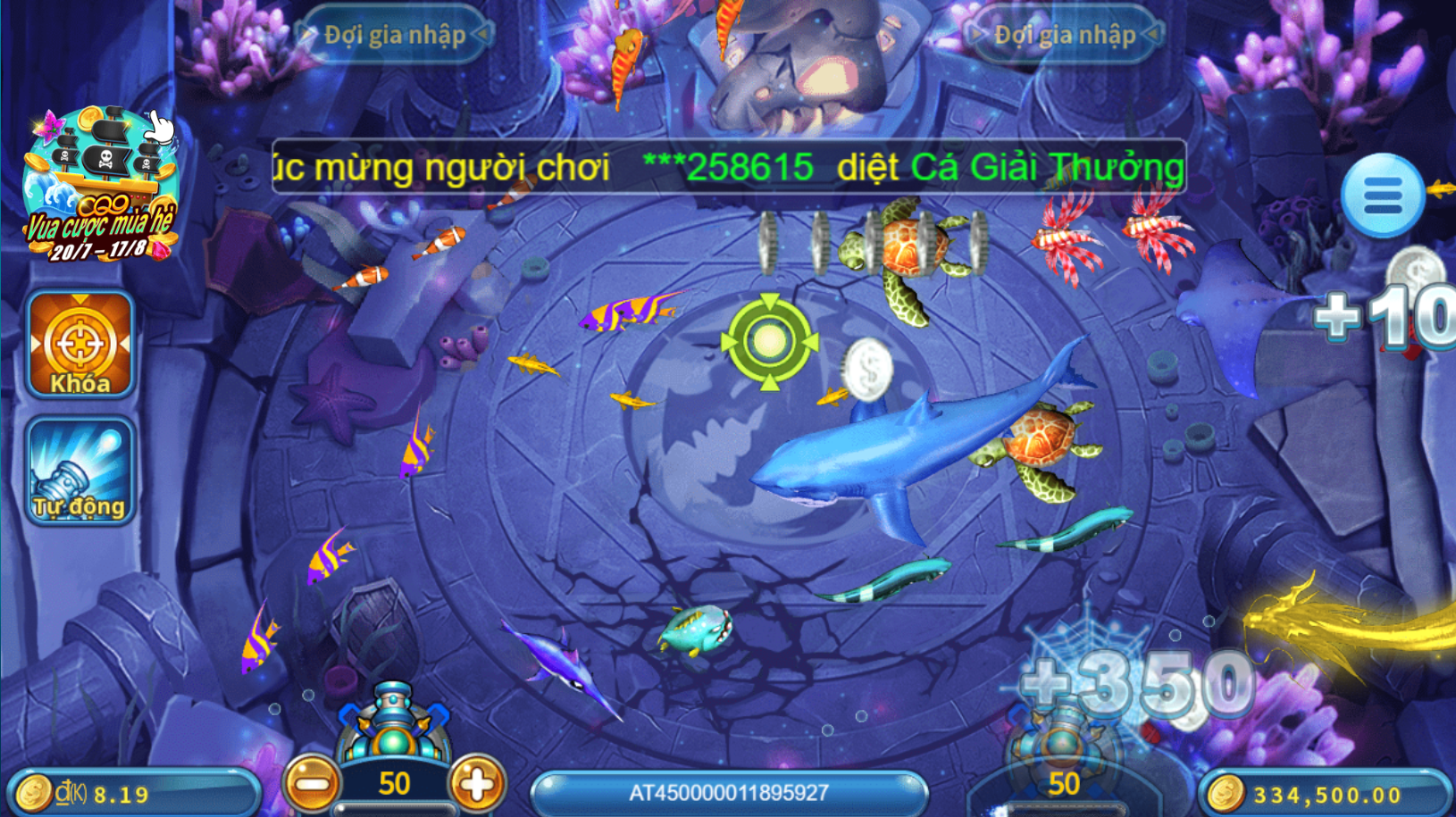Image resolution: width=1456 pixels, height=817 pixels.
Task: Toggle the Tự động automatic shooting mode
Action: 79,471
